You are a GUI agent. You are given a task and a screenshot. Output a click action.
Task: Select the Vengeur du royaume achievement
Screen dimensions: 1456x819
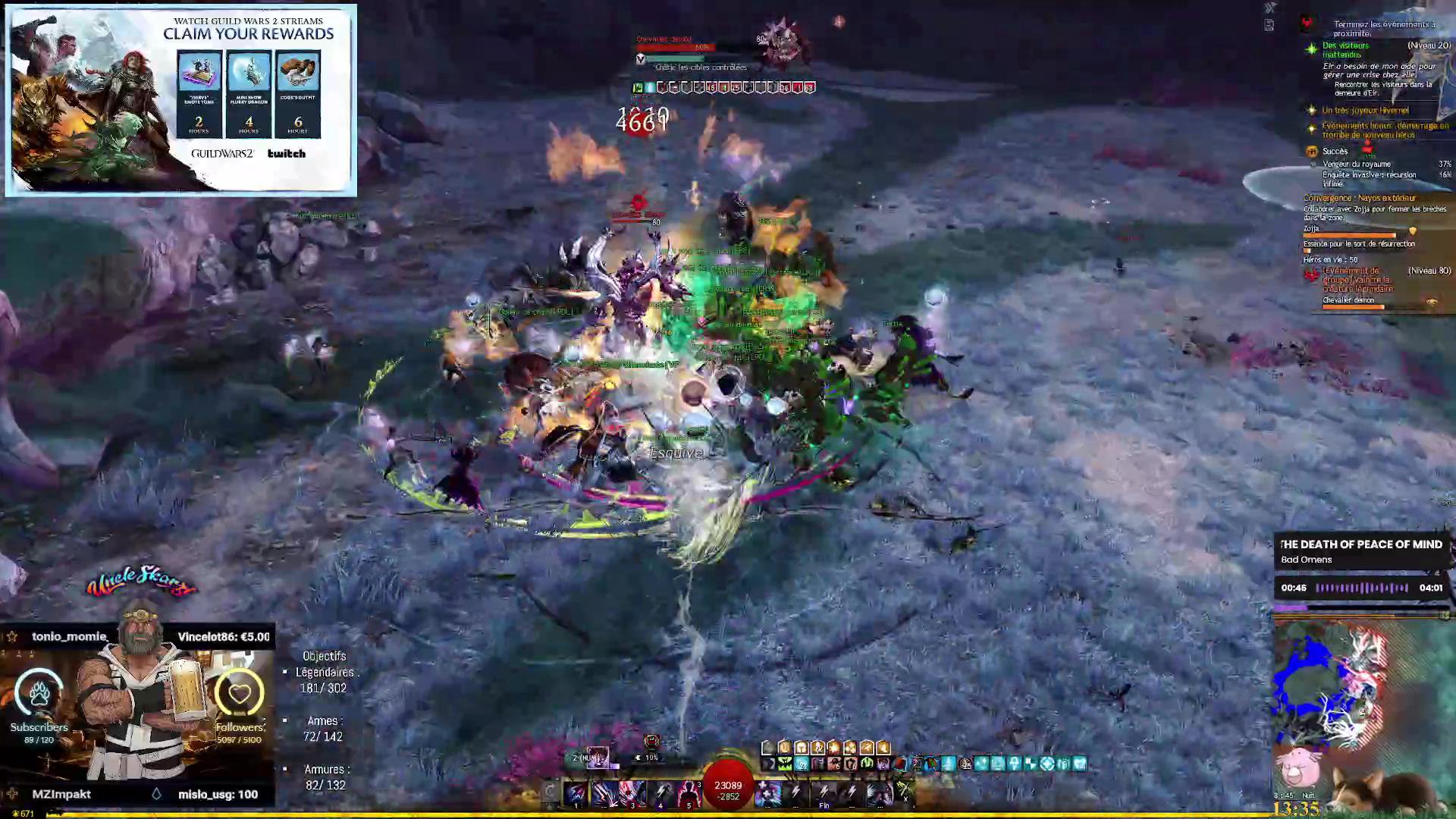coord(1357,164)
